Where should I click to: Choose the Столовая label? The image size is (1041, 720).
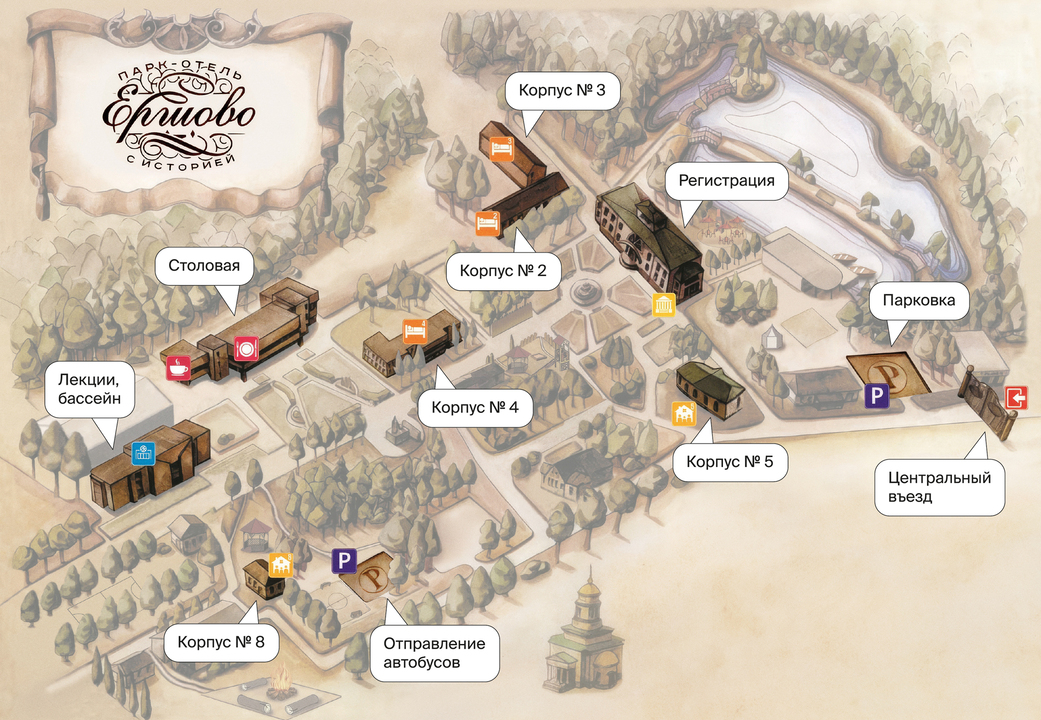(x=205, y=266)
